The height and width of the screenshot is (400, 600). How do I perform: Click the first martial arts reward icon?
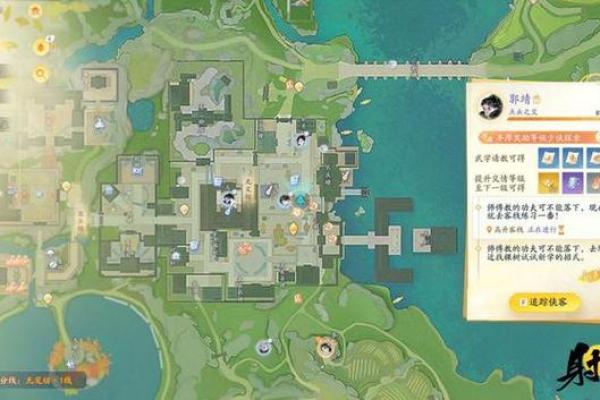550,157
